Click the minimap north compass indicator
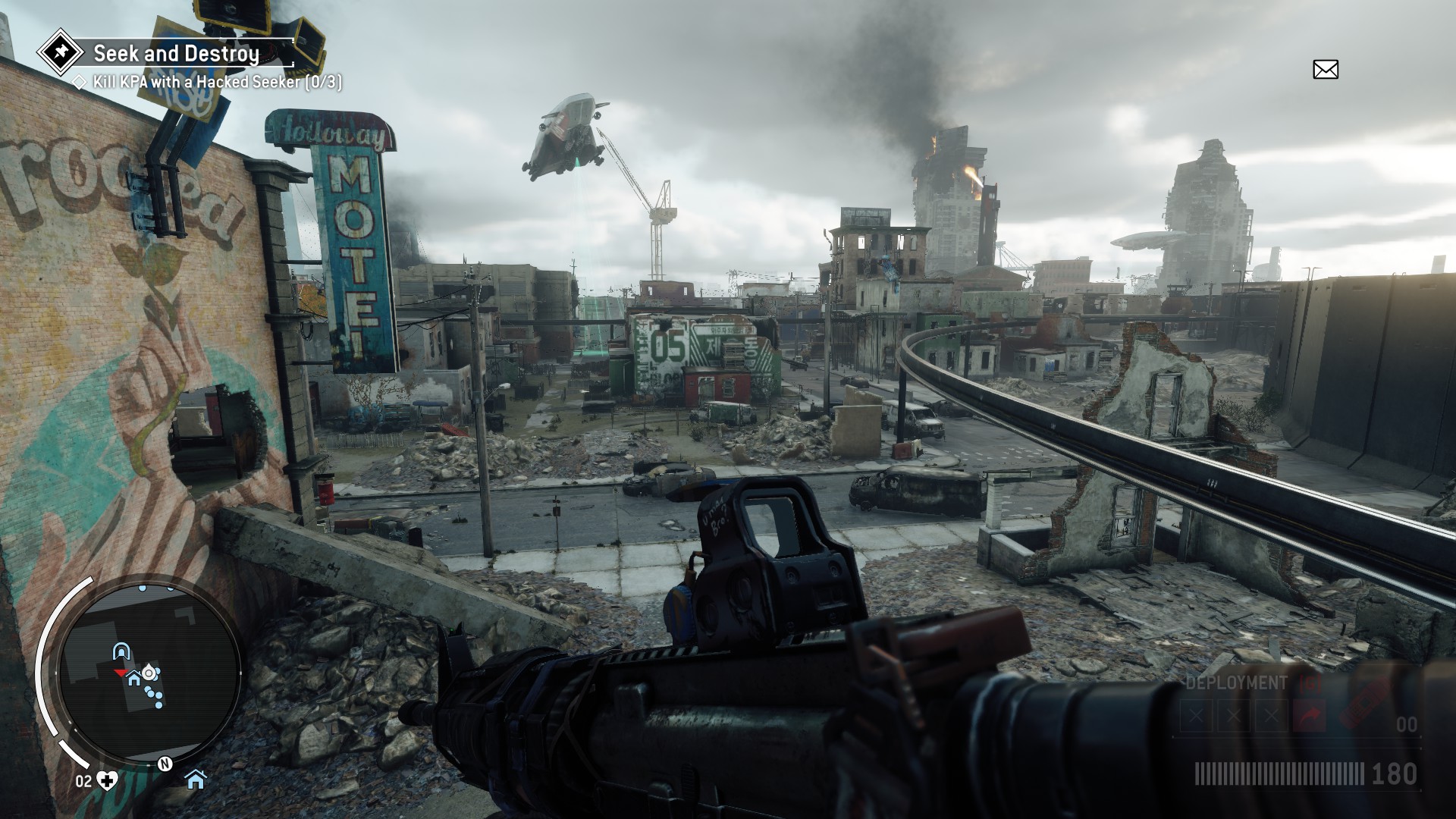 pyautogui.click(x=164, y=764)
